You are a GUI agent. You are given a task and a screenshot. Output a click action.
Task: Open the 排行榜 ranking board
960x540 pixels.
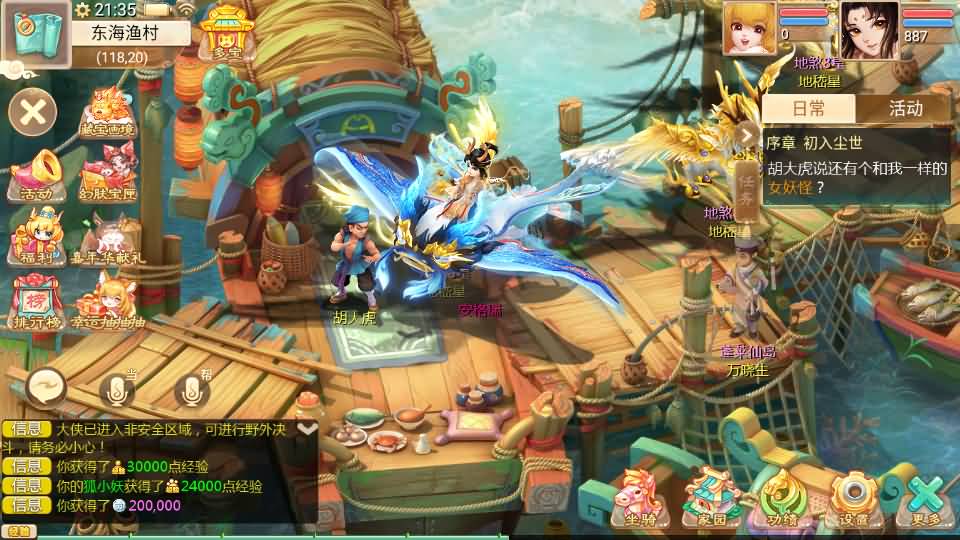tap(36, 299)
